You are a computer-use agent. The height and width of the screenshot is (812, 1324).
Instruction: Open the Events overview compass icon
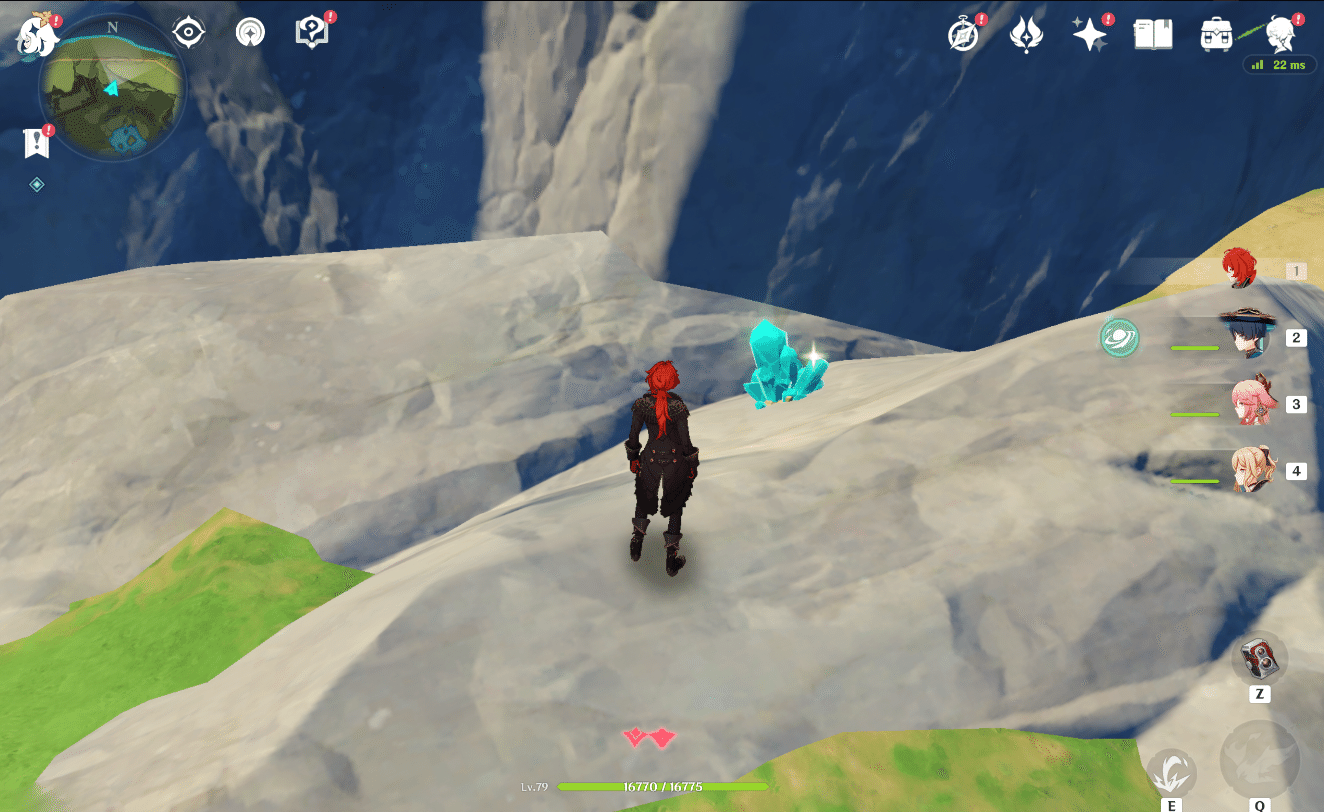pos(961,32)
